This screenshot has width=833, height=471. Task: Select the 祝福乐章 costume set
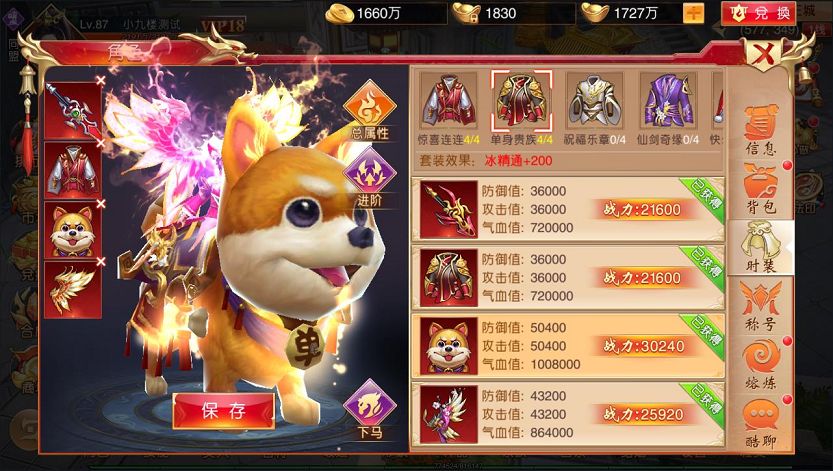pos(594,108)
